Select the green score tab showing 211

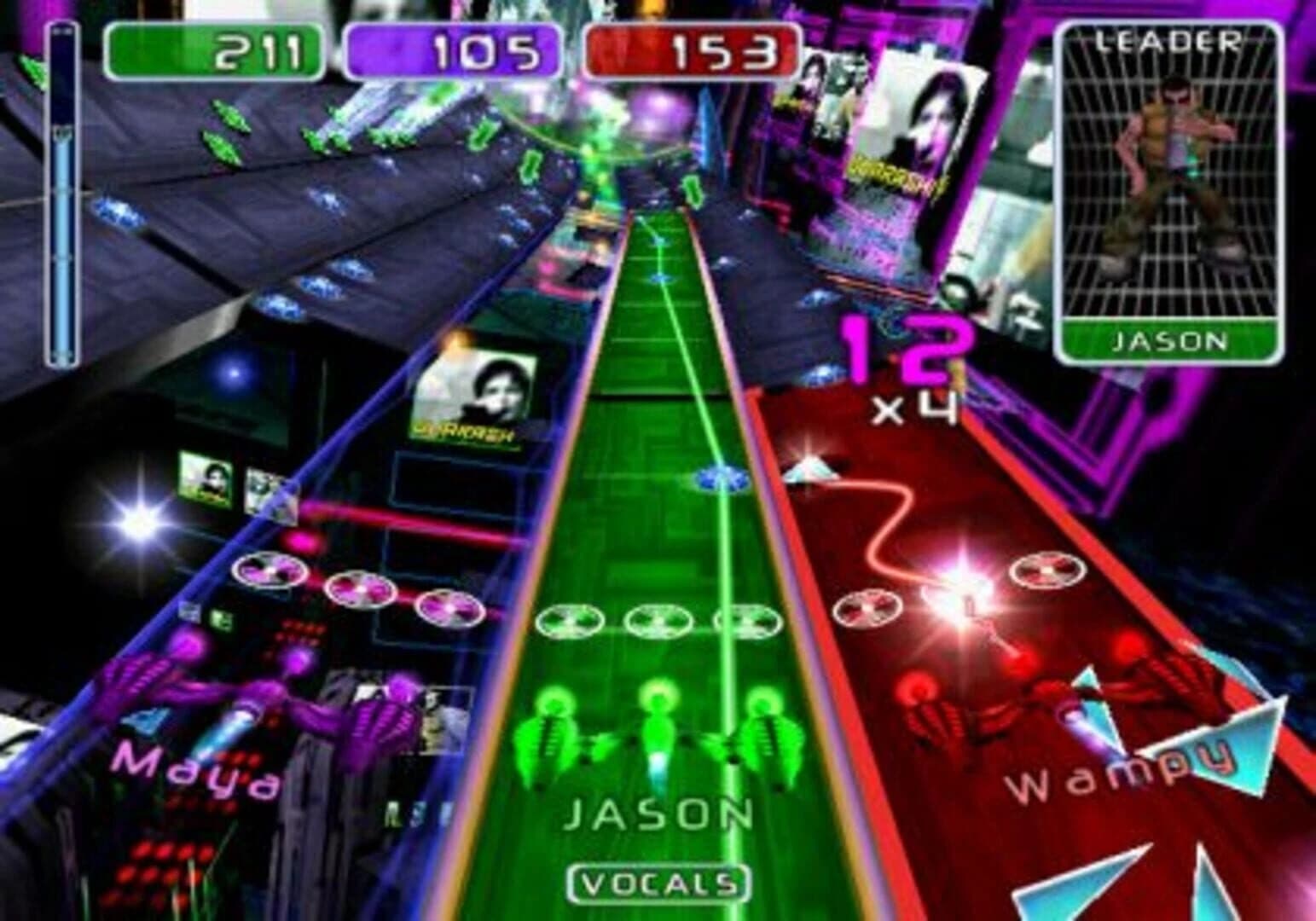pos(217,49)
